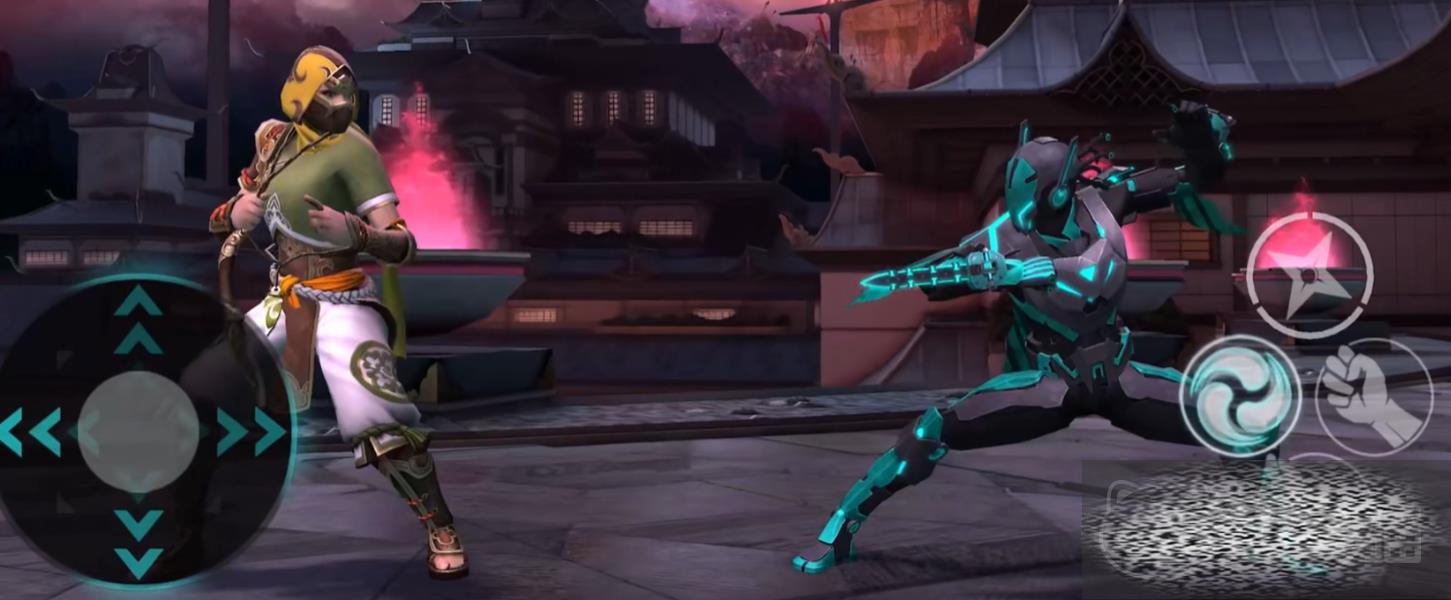Click the grey joystick center knob
Screen dimensions: 1451x600
138,431
